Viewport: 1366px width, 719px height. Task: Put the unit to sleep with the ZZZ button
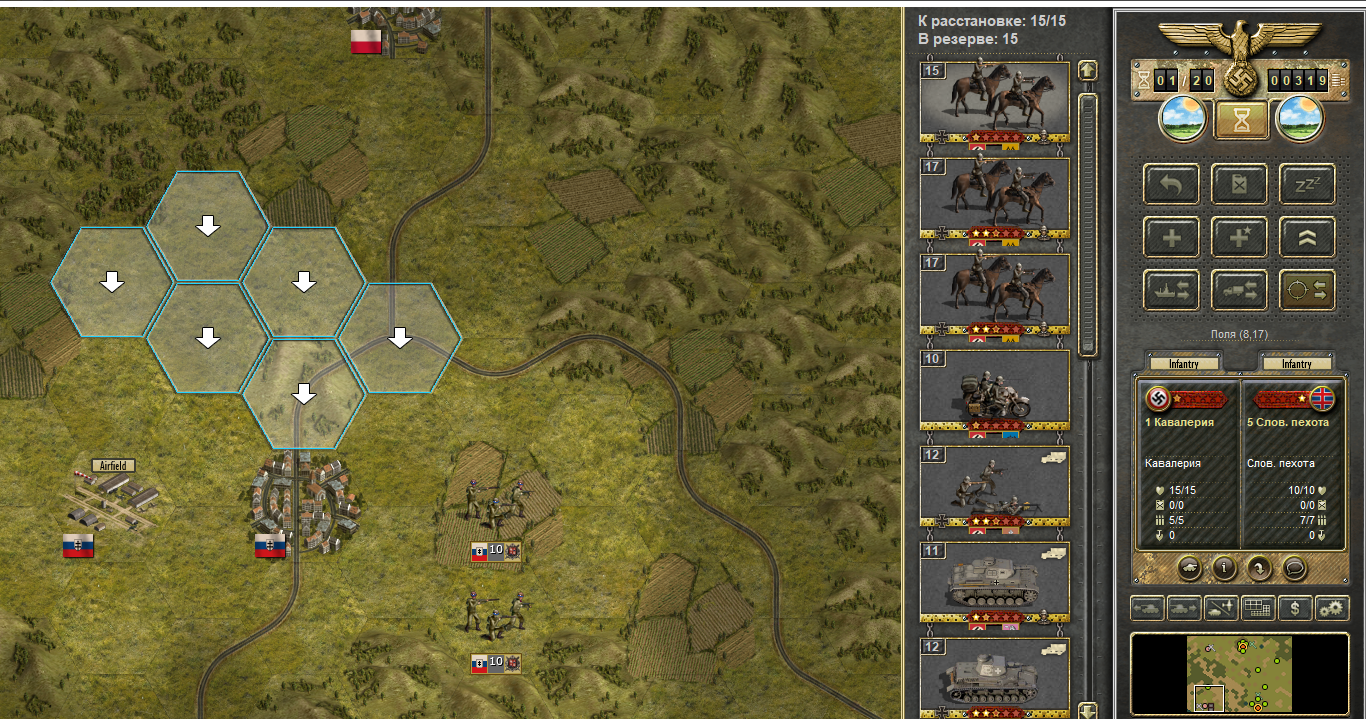click(1308, 185)
